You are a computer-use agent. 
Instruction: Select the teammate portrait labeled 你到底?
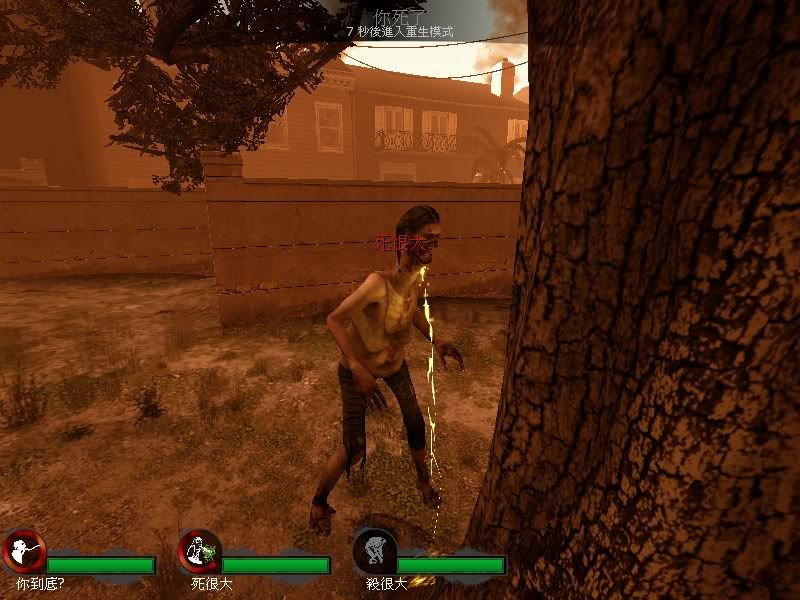tap(24, 551)
